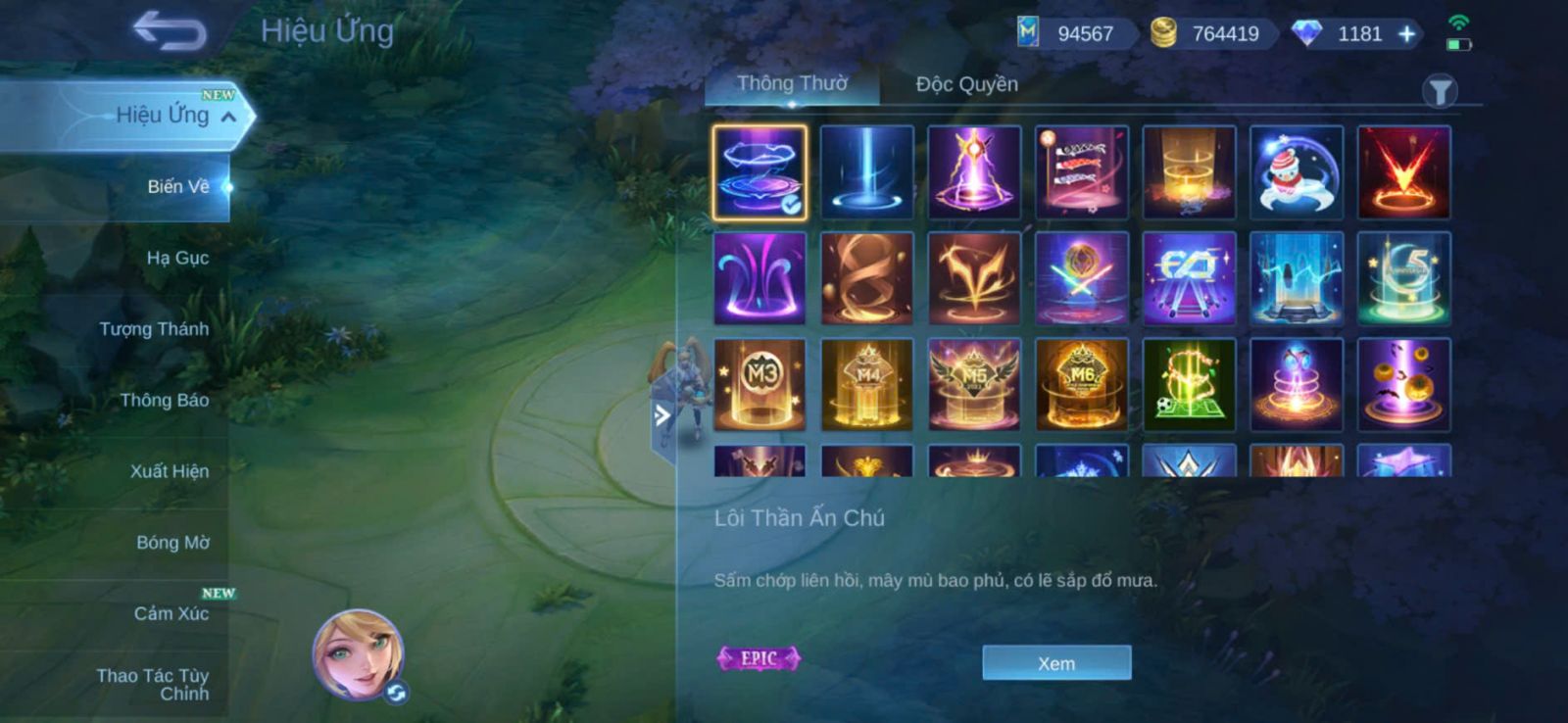Open the Thông Báo section
Viewport: 1568px width, 723px height.
pos(164,400)
